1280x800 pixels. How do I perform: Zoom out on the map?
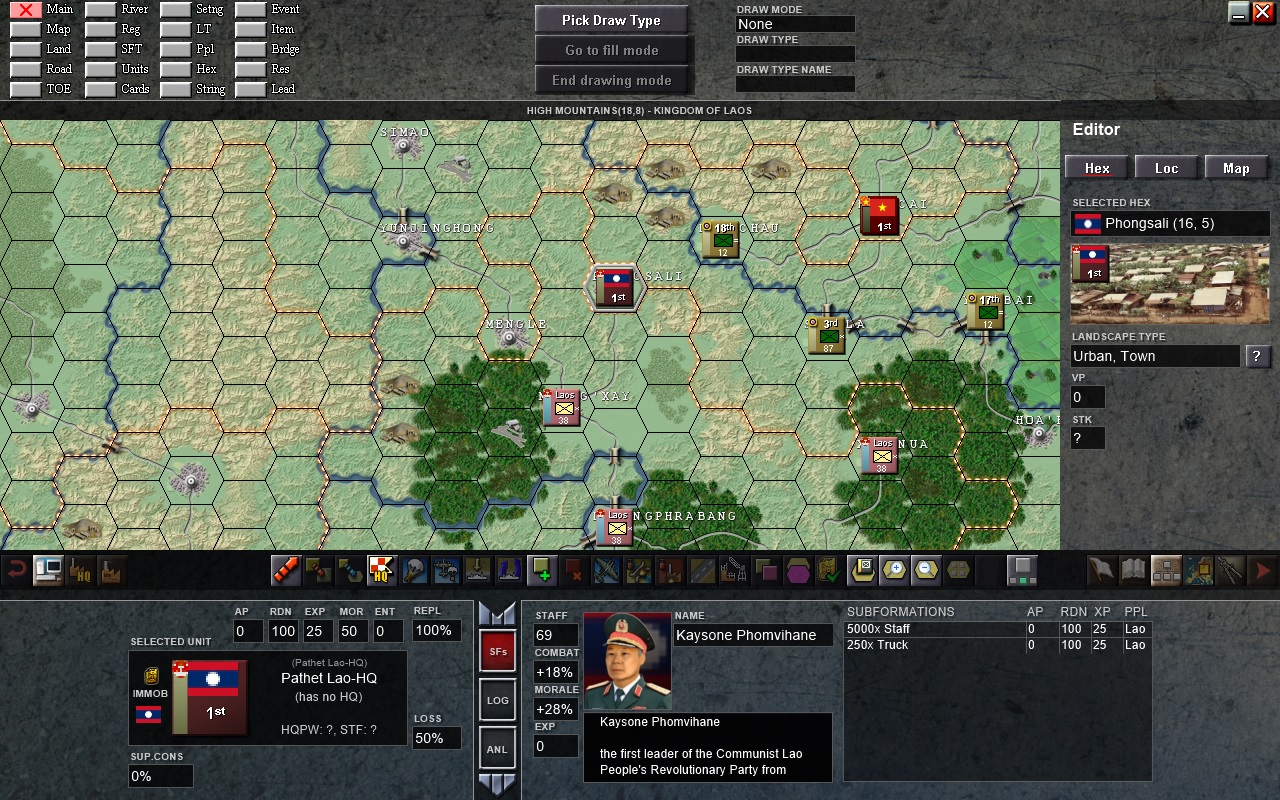click(926, 570)
